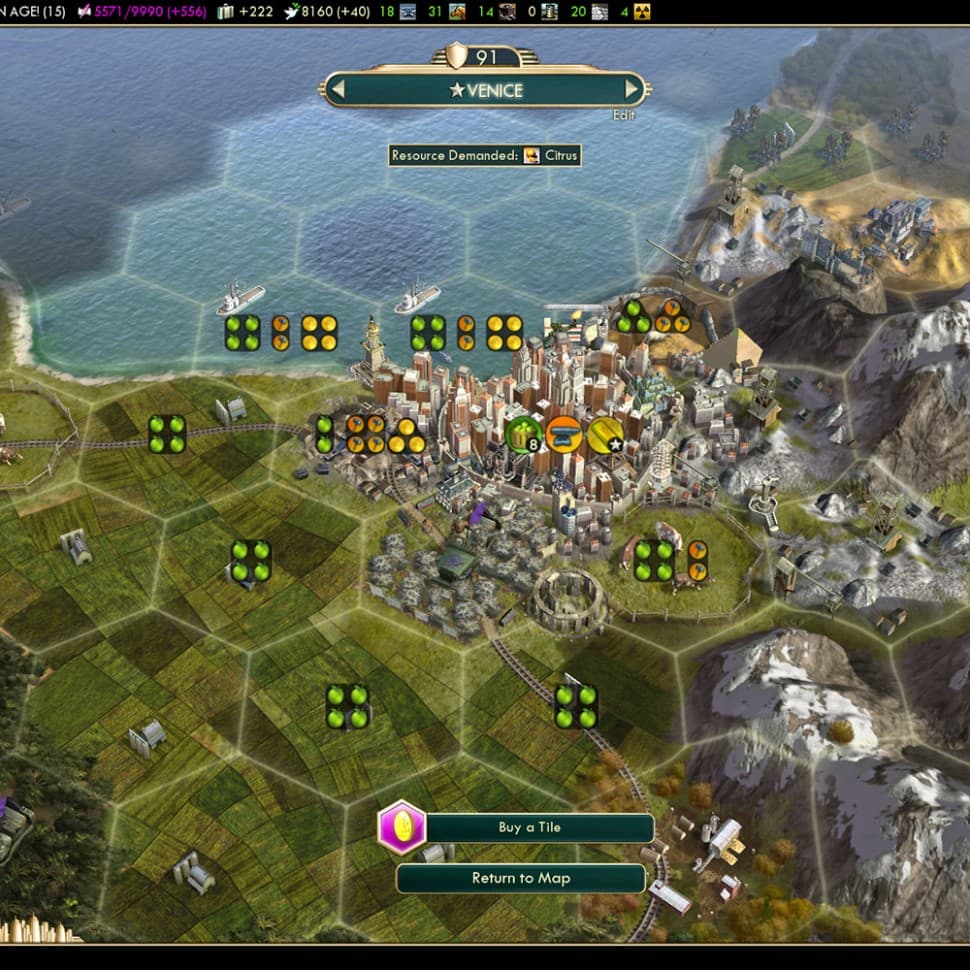Screen dimensions: 970x970
Task: Return to Map from the city screen
Action: [520, 878]
